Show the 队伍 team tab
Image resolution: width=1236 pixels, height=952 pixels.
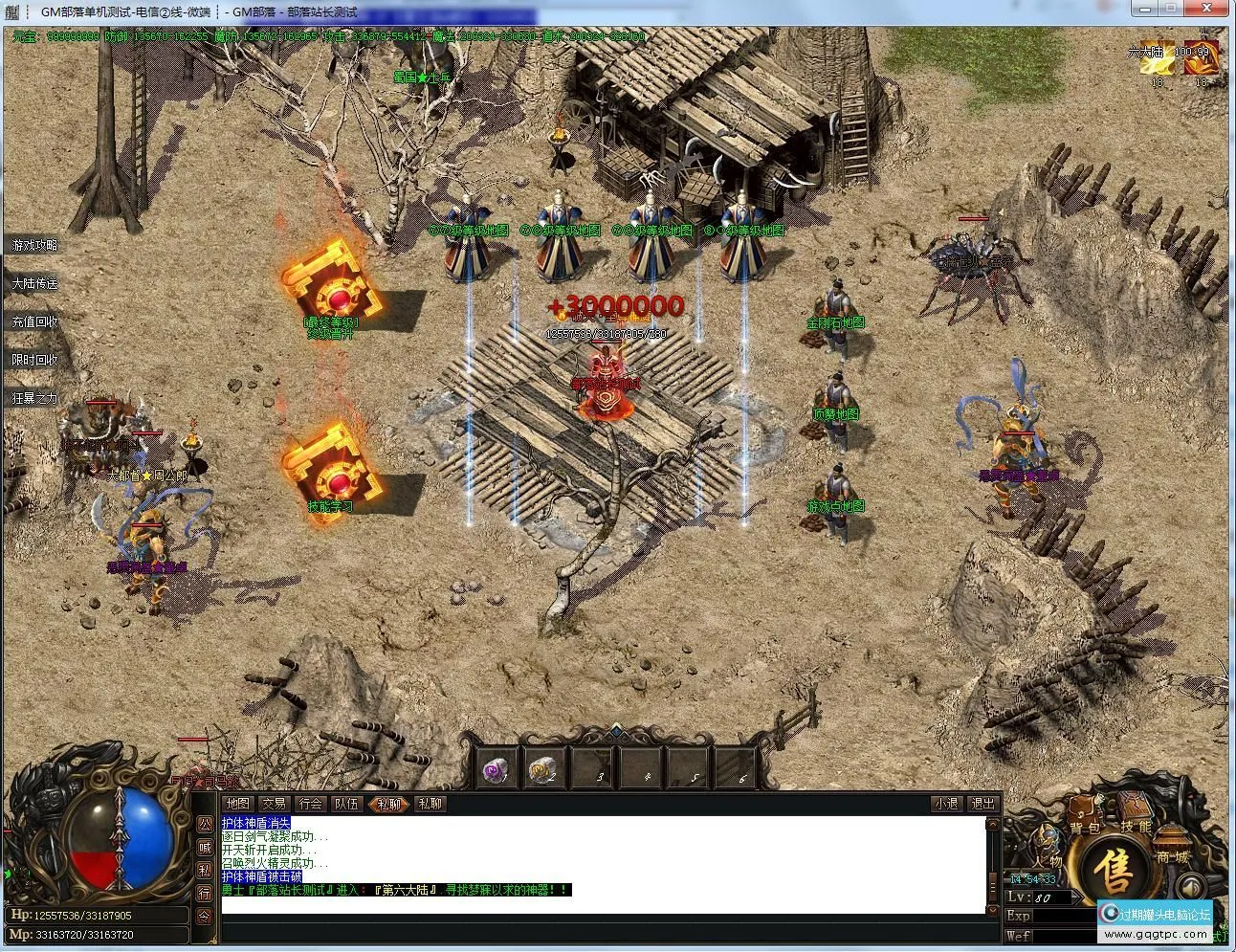[x=346, y=804]
